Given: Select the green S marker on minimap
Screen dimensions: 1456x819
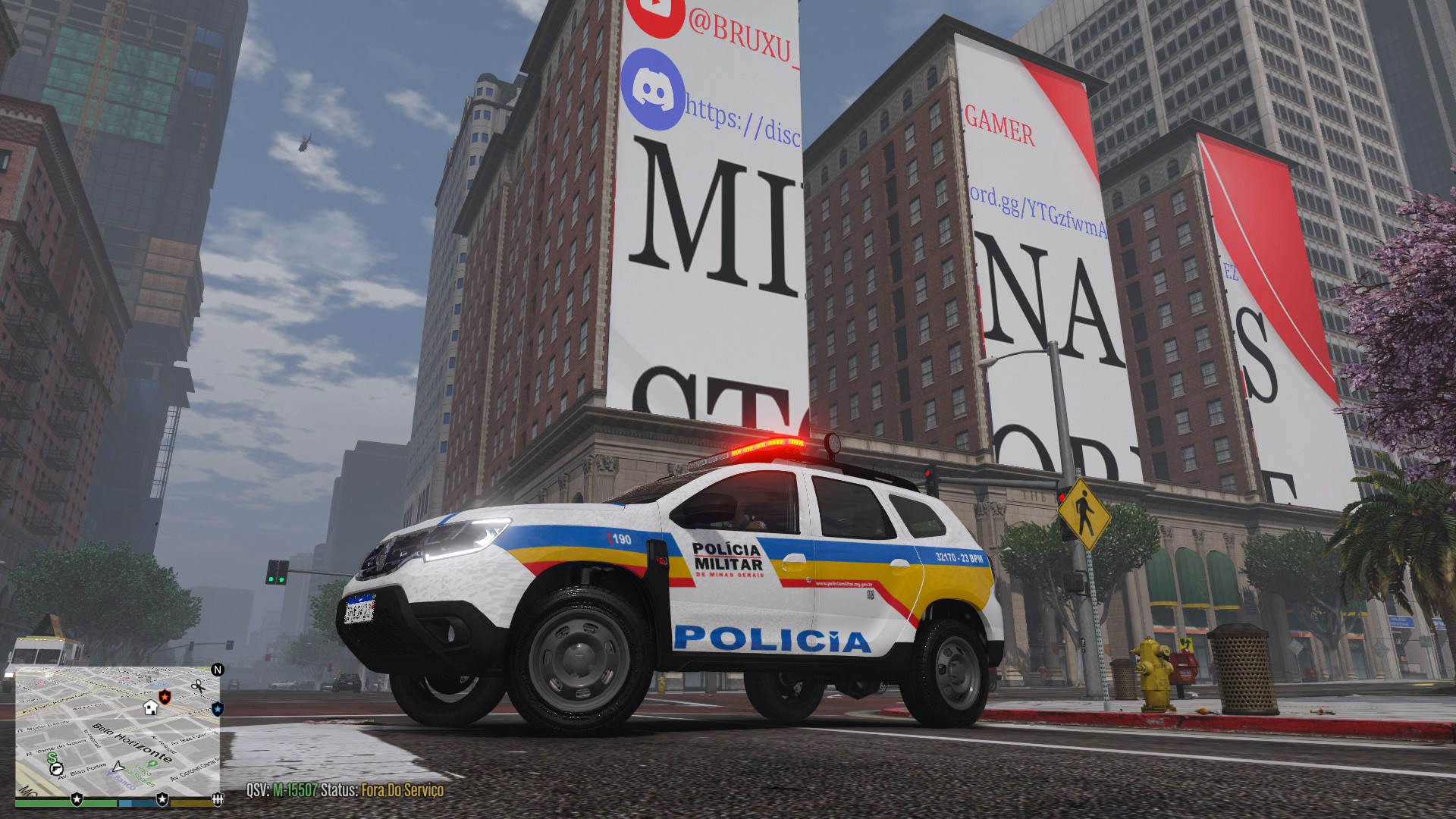Looking at the screenshot, I should [52, 757].
